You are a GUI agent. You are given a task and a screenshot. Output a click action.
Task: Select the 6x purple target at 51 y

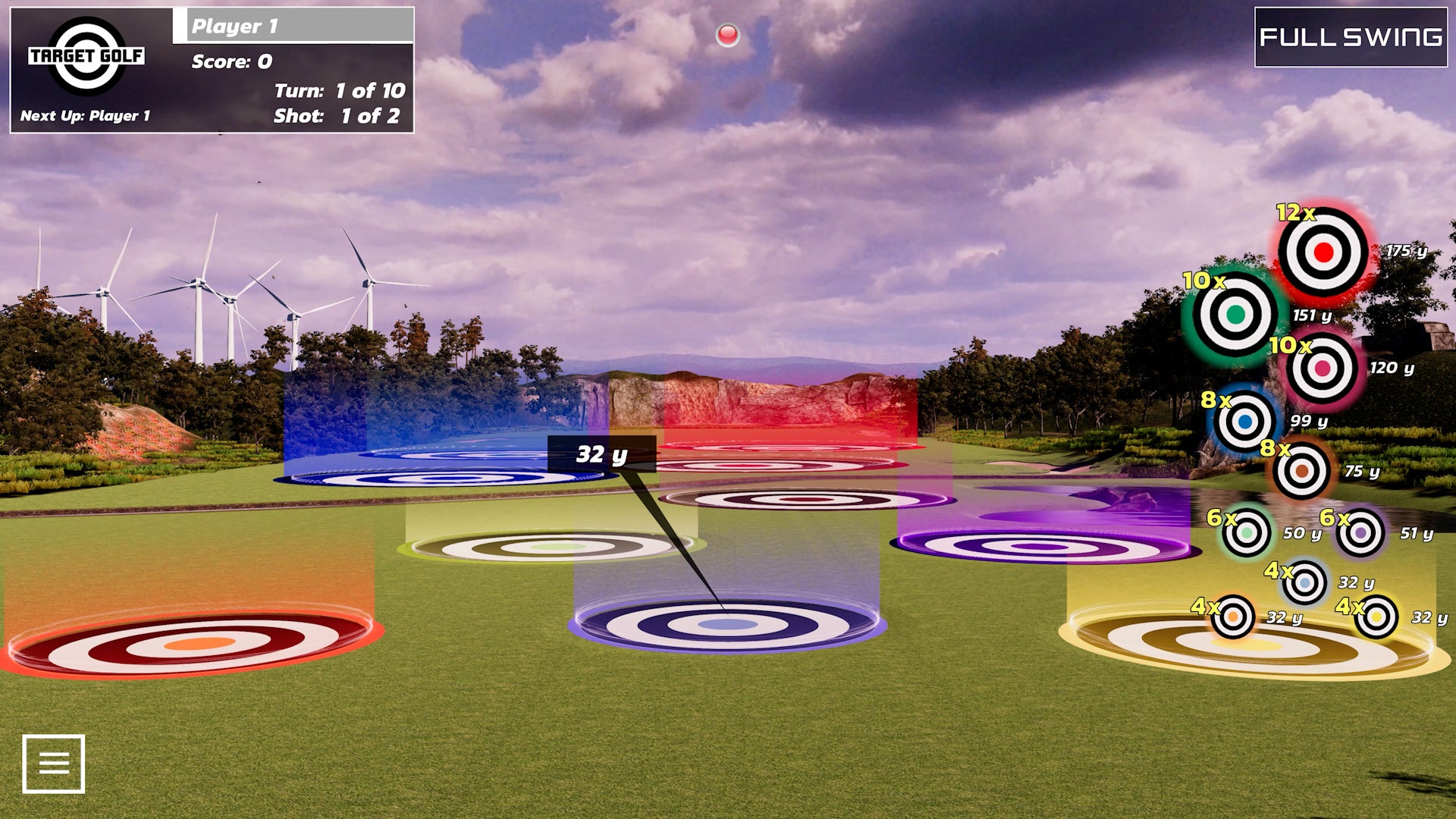1360,533
